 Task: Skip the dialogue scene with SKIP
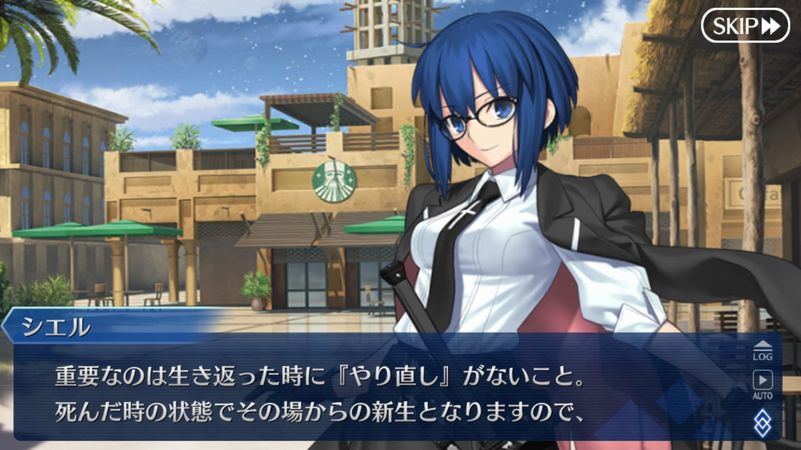tap(745, 25)
